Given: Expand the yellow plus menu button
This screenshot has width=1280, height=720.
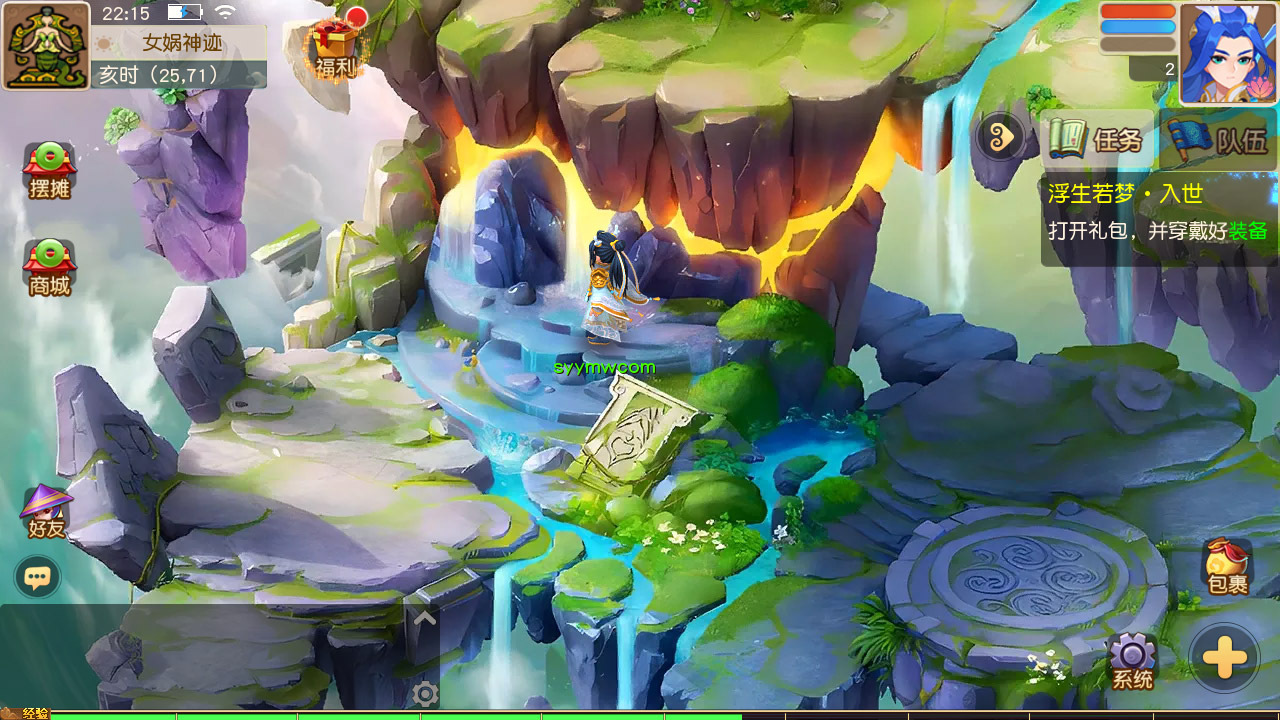Looking at the screenshot, I should (x=1224, y=659).
